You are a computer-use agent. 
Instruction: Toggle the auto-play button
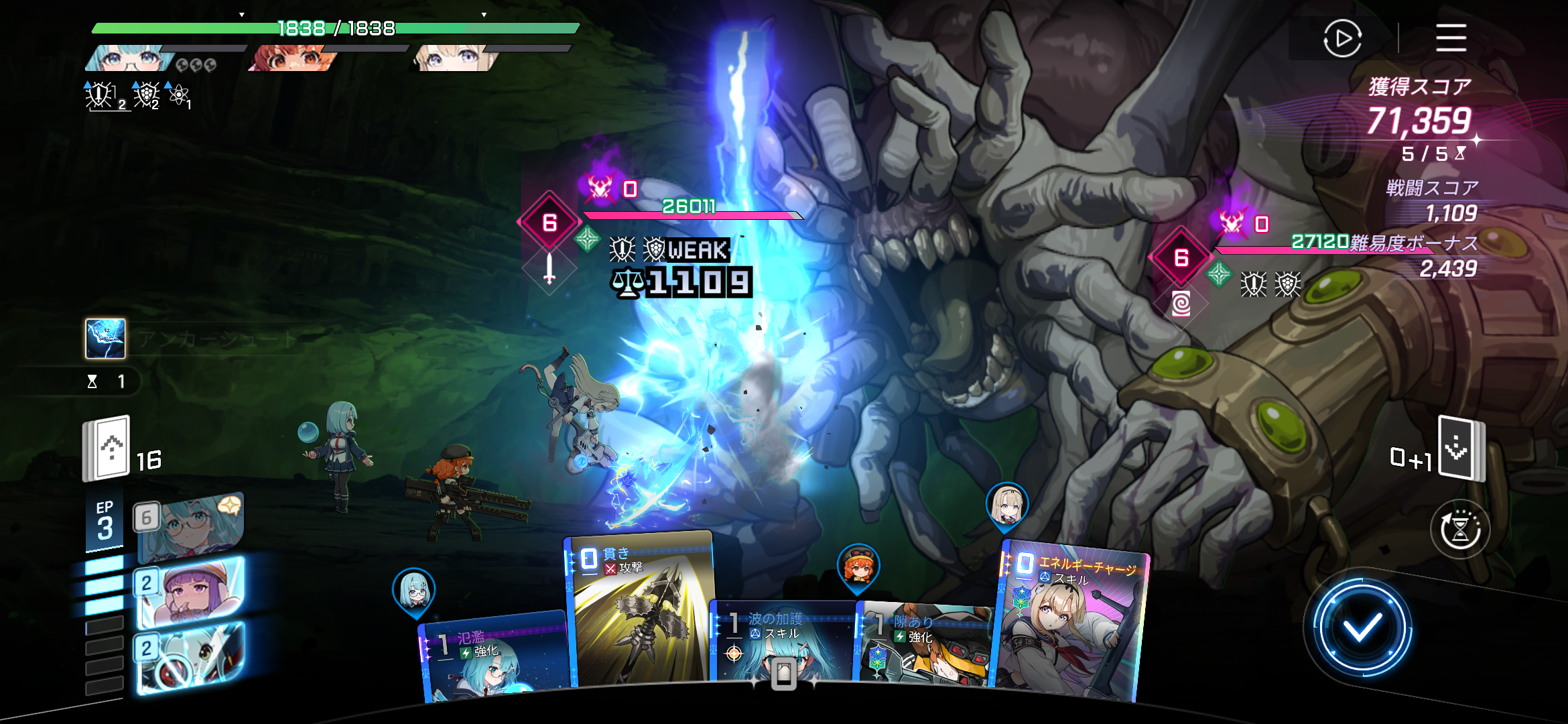pyautogui.click(x=1342, y=38)
